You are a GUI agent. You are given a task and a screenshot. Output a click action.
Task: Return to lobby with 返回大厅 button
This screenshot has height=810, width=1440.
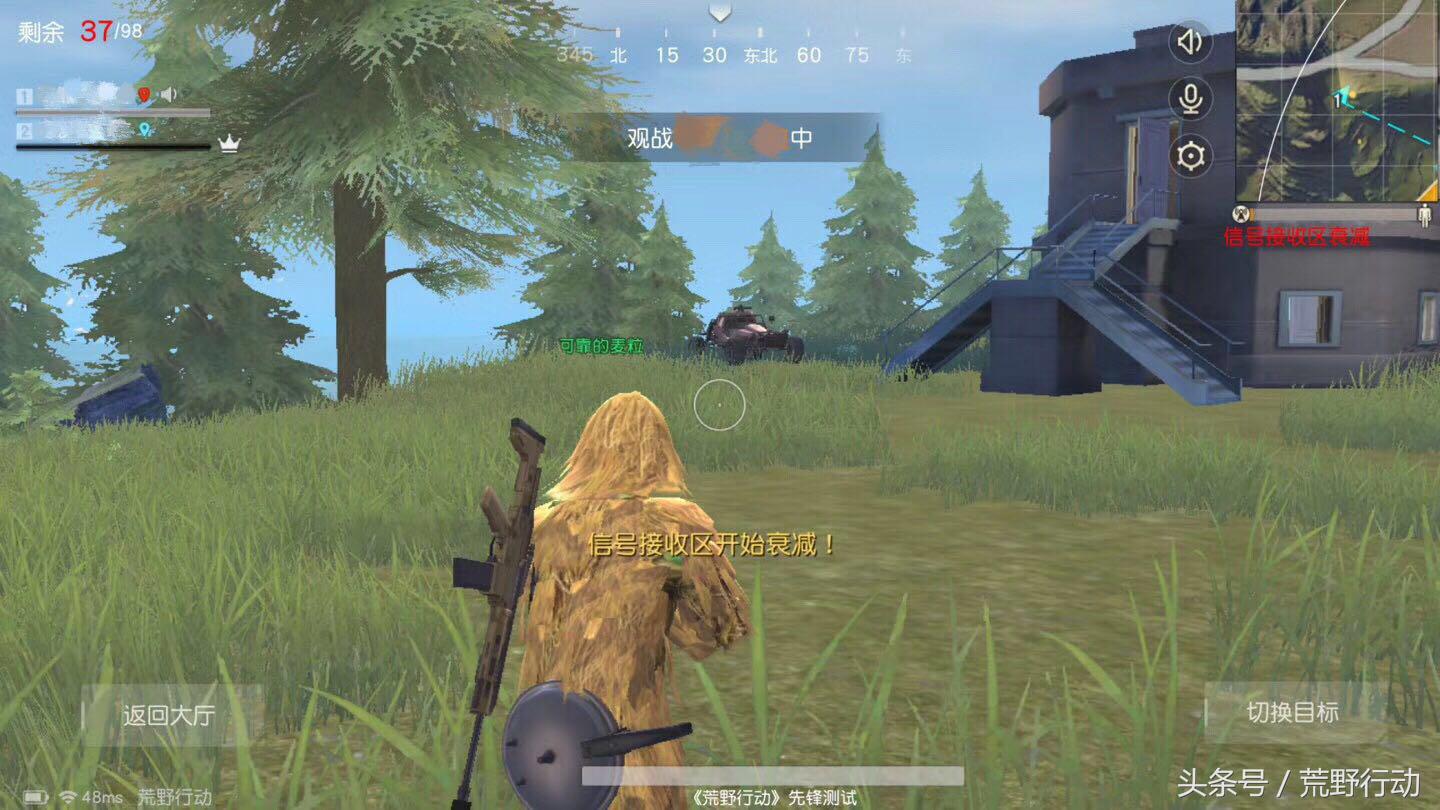[x=169, y=715]
